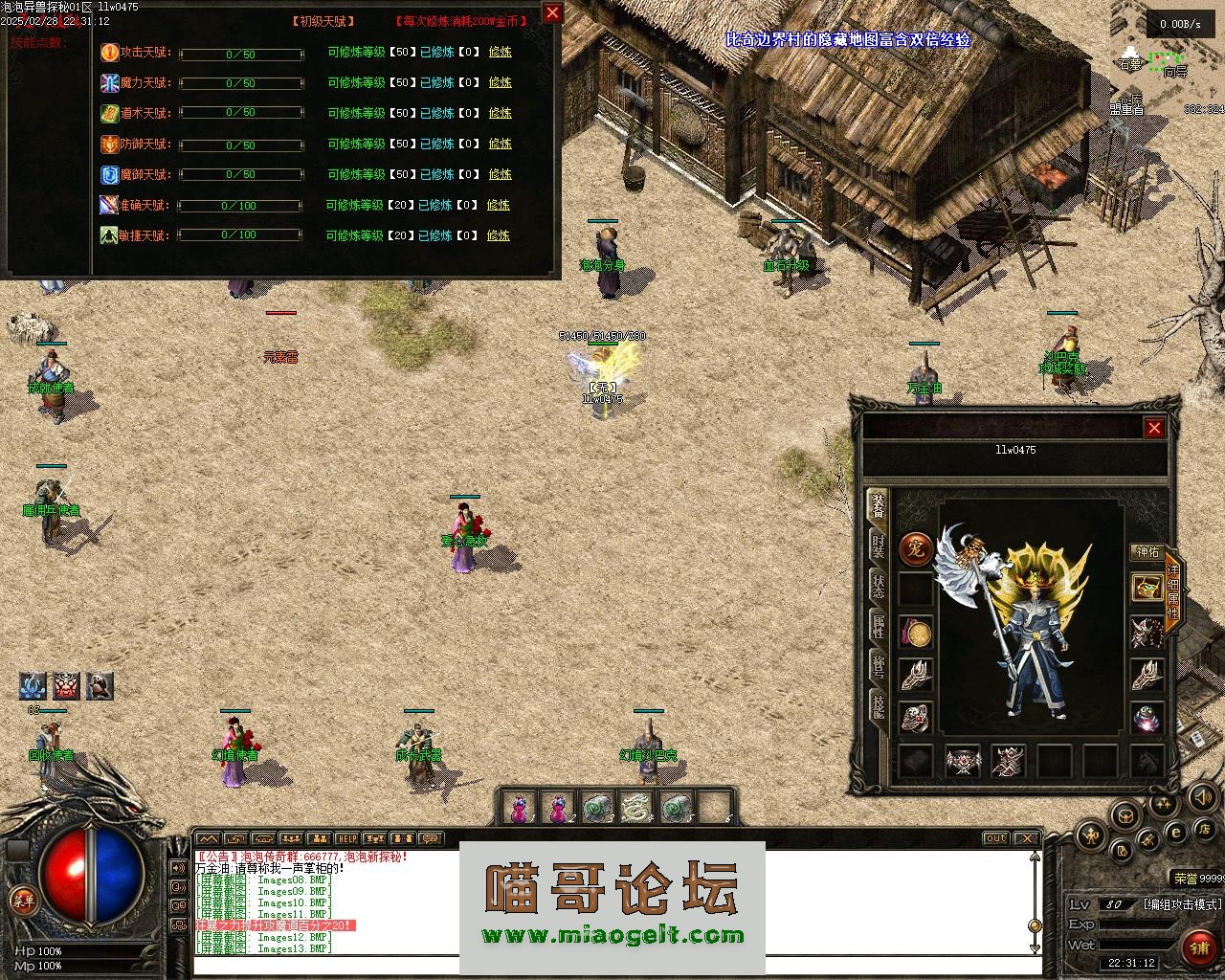Screen dimensions: 1225x980
Task: Switch to the 时装 fashion tab
Action: 877,546
